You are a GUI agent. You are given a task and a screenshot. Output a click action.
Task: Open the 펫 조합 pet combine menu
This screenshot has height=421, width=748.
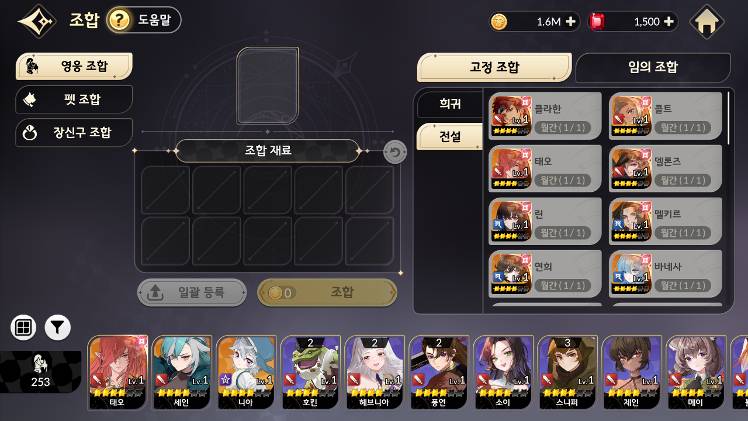(x=75, y=99)
